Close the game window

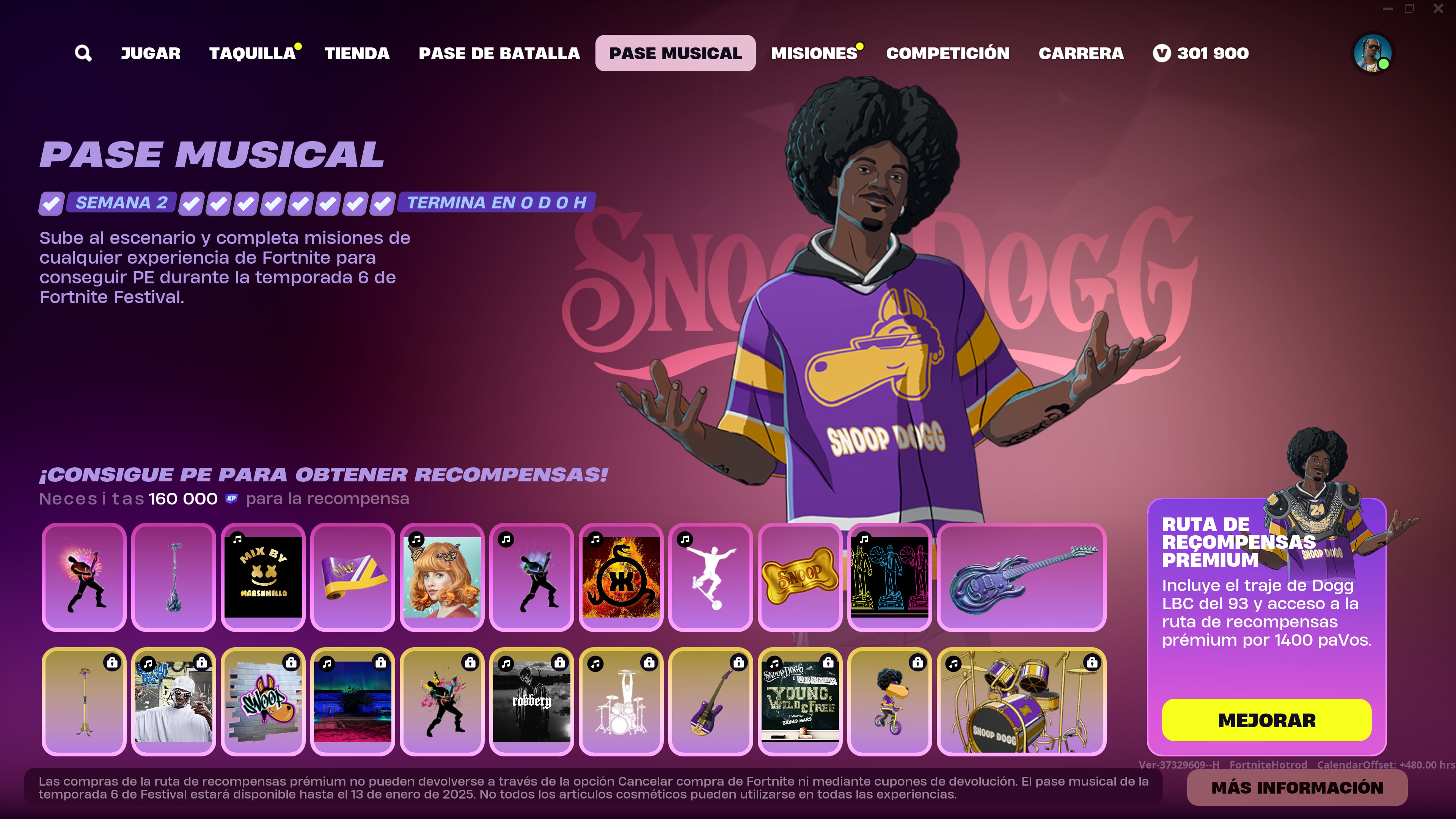[x=1438, y=8]
